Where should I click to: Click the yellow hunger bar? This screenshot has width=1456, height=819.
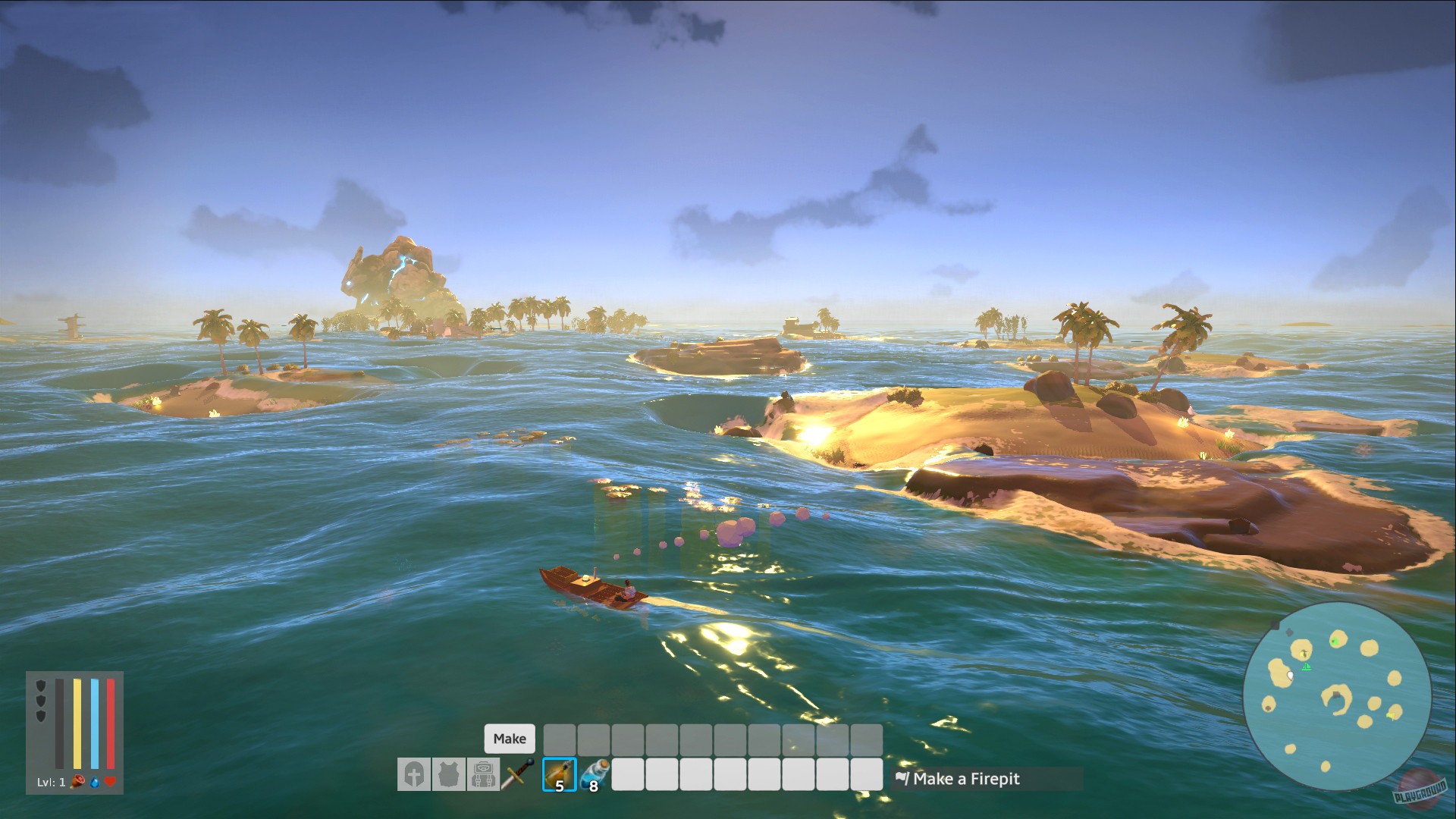click(x=77, y=724)
